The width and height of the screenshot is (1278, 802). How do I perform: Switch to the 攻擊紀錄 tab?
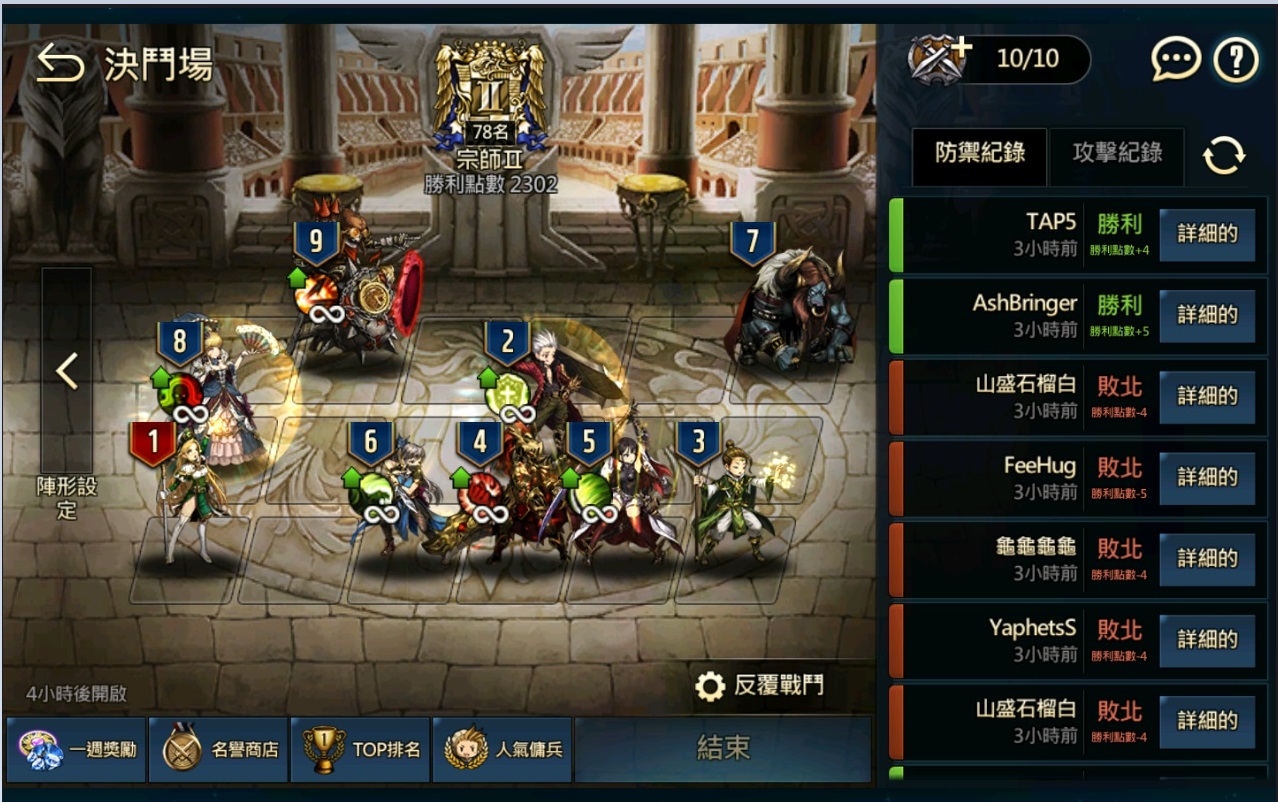pyautogui.click(x=1117, y=153)
